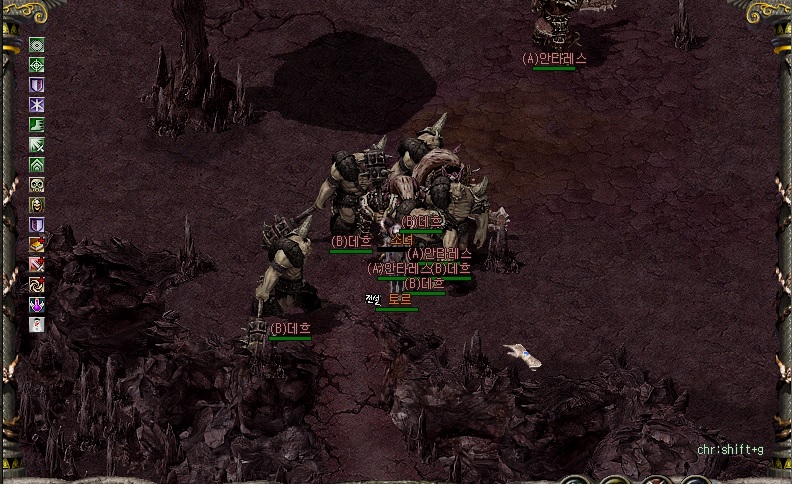Select the snowman icon
This screenshot has height=484, width=792.
click(37, 325)
